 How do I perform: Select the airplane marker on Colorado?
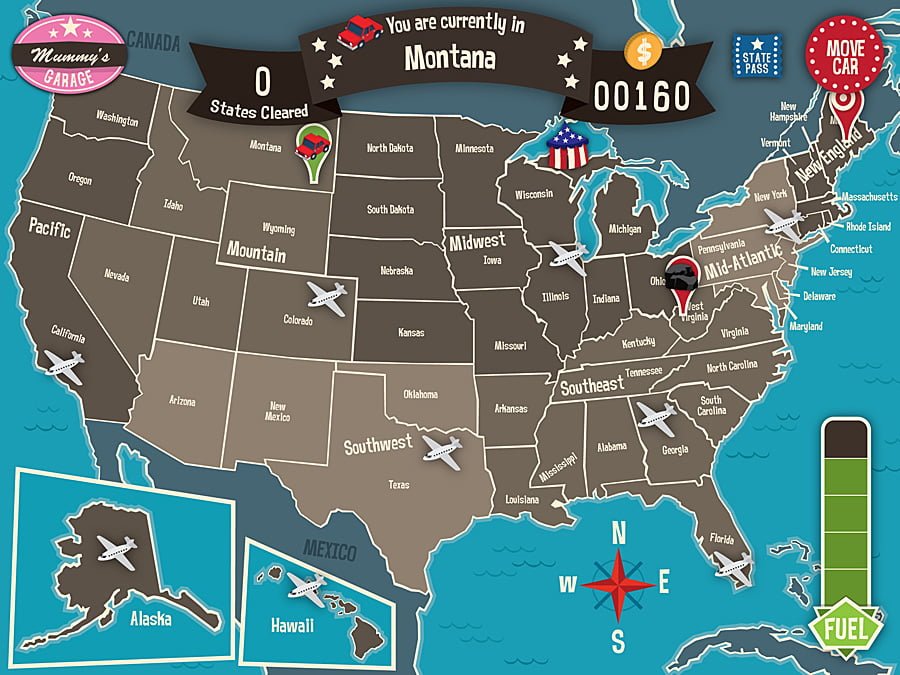(x=327, y=294)
